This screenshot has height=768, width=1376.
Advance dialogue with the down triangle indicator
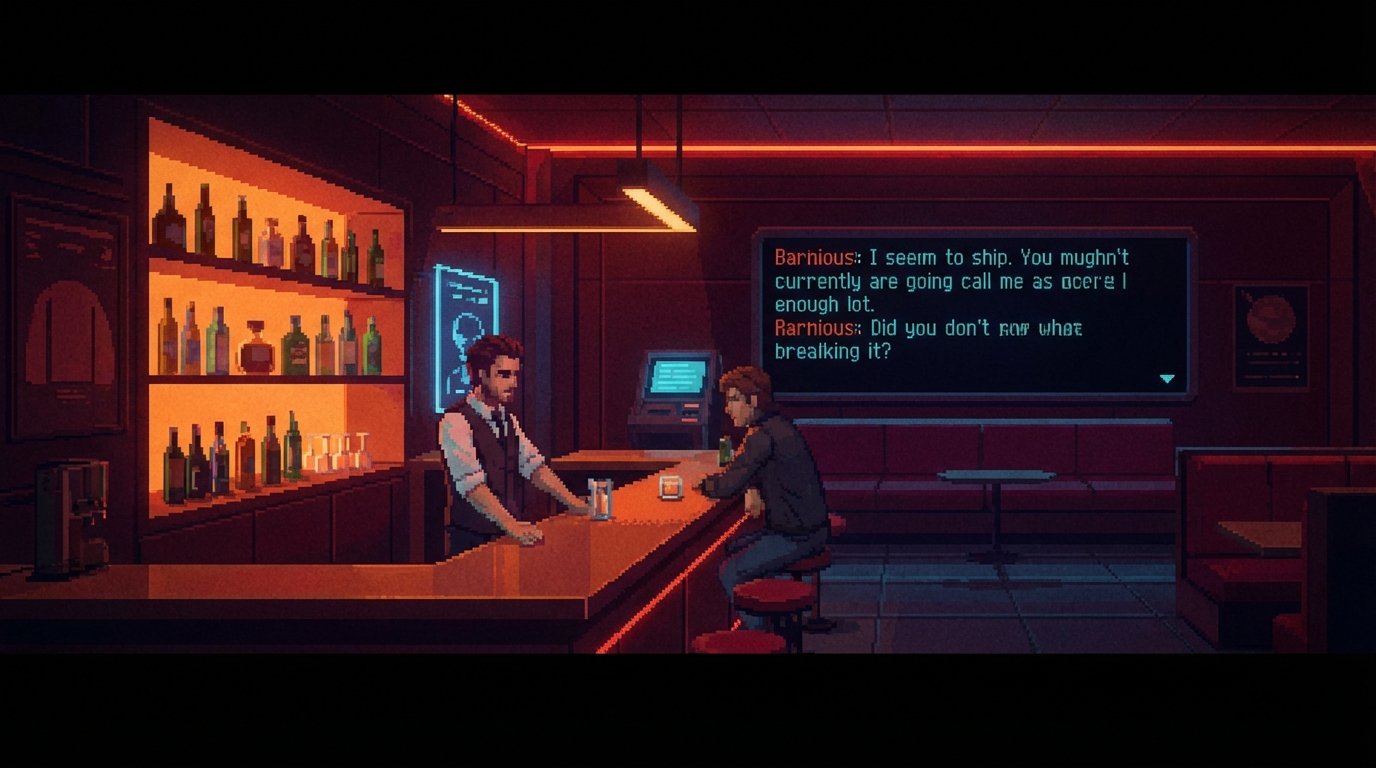[x=1166, y=378]
